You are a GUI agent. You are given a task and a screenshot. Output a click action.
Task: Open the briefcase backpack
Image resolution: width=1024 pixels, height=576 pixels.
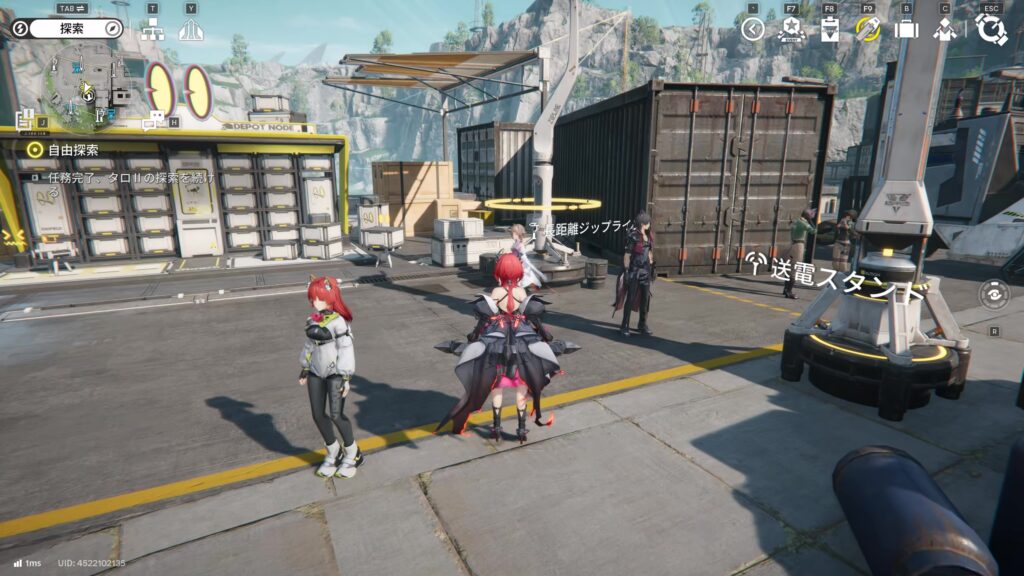click(906, 29)
